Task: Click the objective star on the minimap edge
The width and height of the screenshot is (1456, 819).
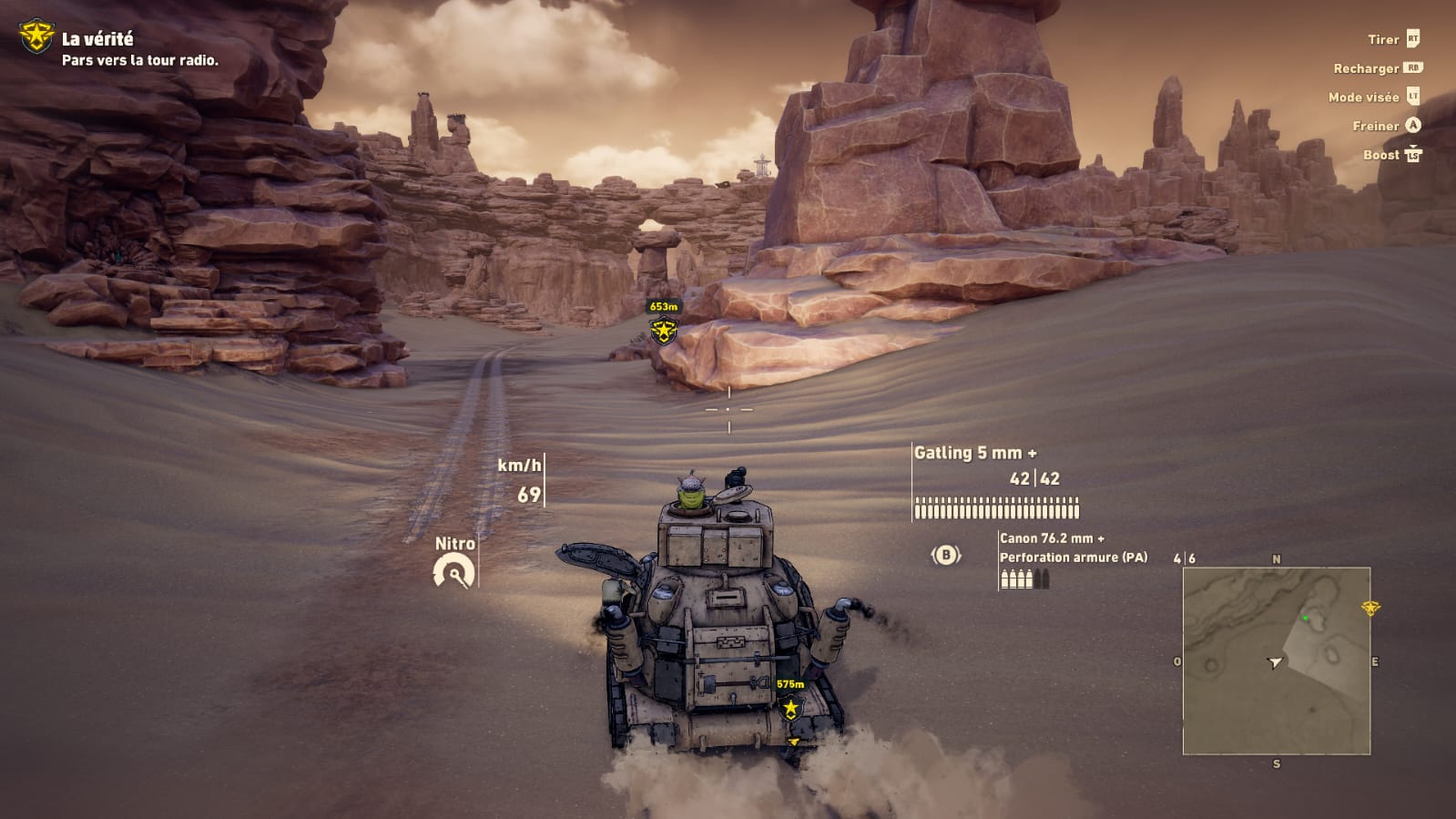Action: [x=1370, y=608]
